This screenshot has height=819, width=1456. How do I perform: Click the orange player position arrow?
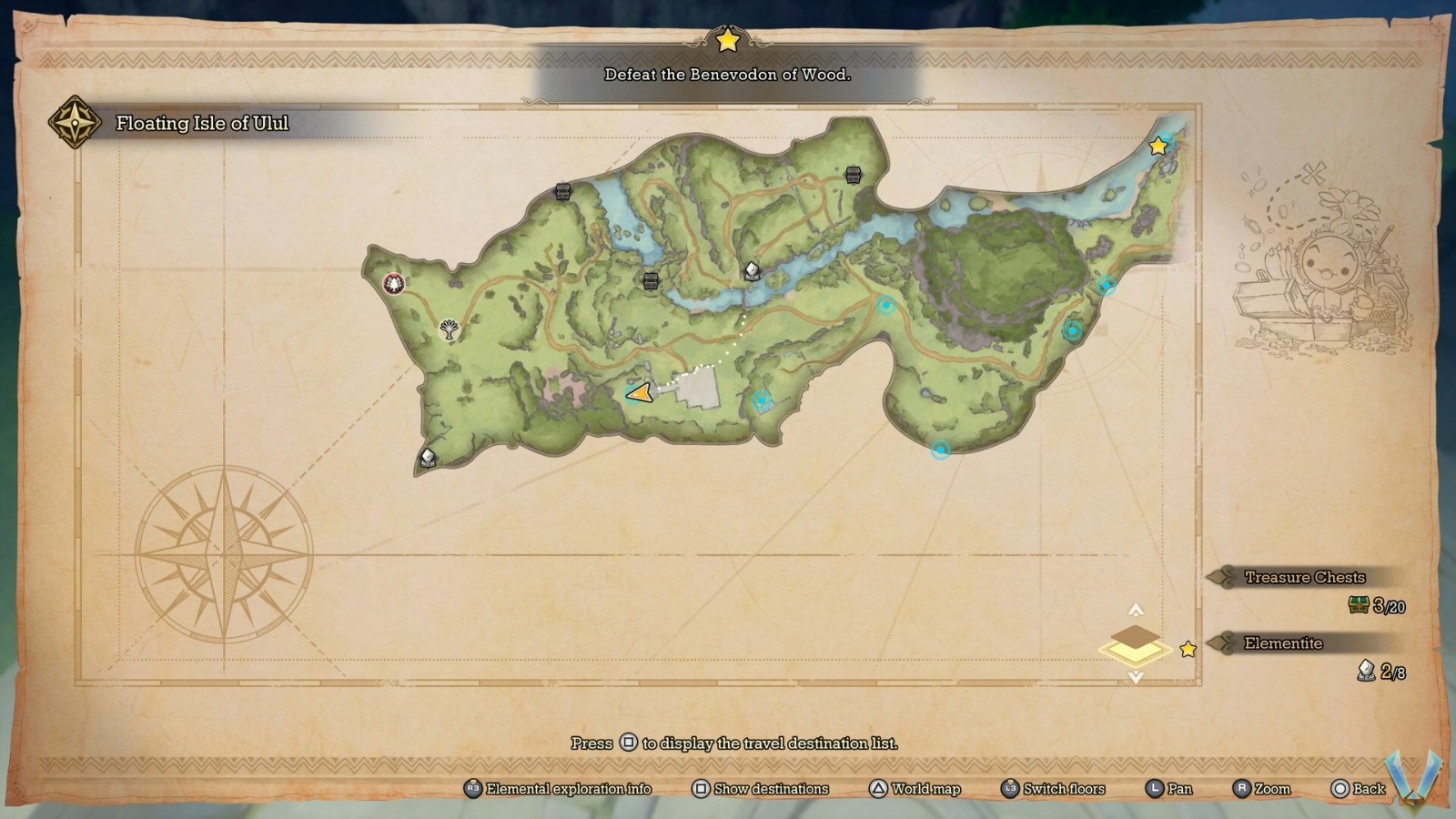639,393
